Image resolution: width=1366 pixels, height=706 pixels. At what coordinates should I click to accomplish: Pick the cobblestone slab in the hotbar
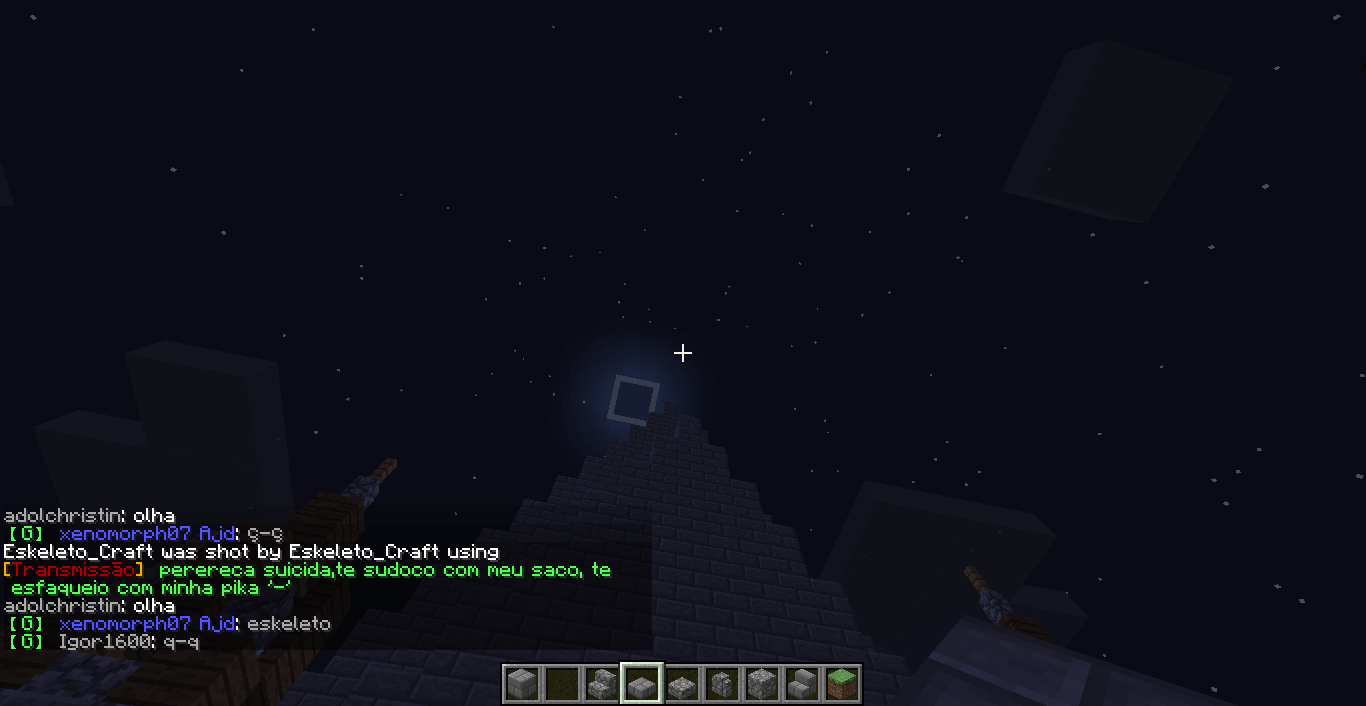tap(682, 684)
